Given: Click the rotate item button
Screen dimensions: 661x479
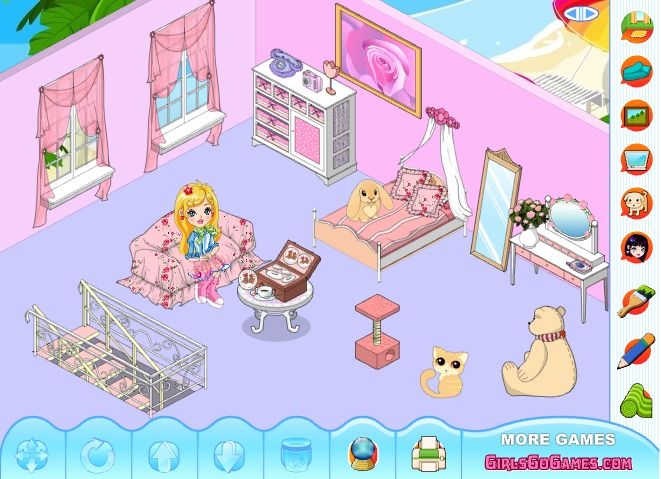Looking at the screenshot, I should tap(97, 456).
